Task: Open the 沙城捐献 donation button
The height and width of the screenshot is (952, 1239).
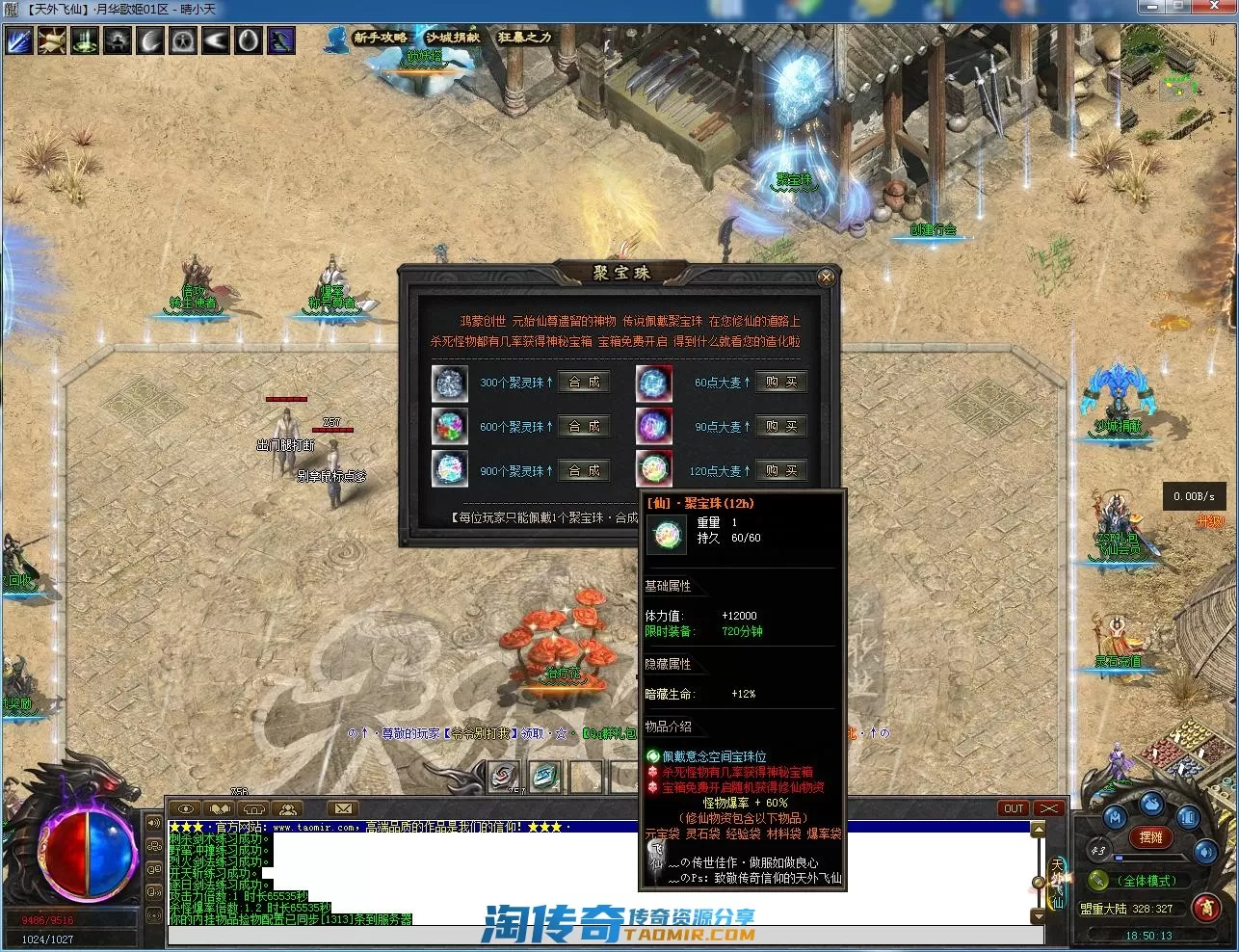Action: click(x=452, y=38)
